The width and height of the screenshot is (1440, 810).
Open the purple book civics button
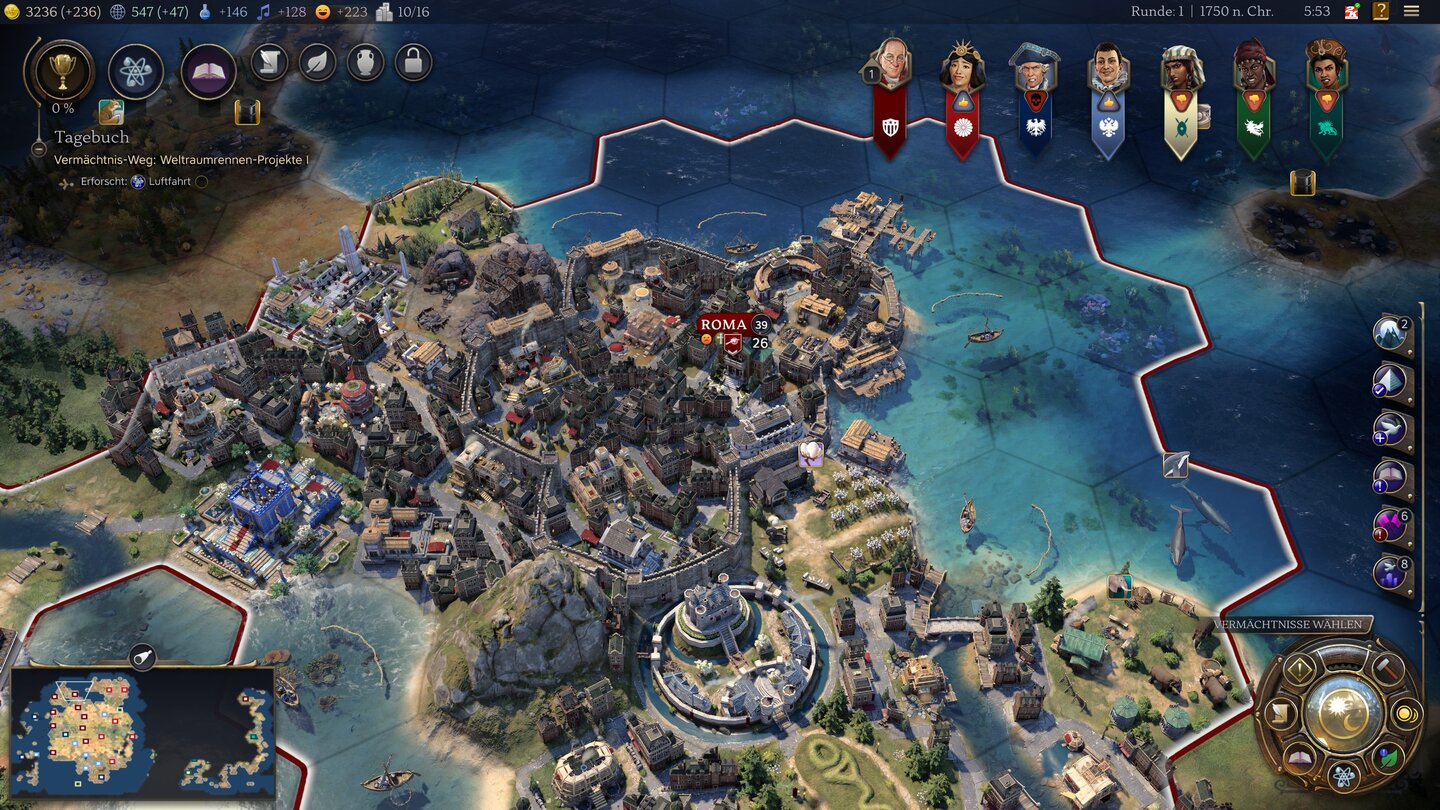[x=208, y=72]
